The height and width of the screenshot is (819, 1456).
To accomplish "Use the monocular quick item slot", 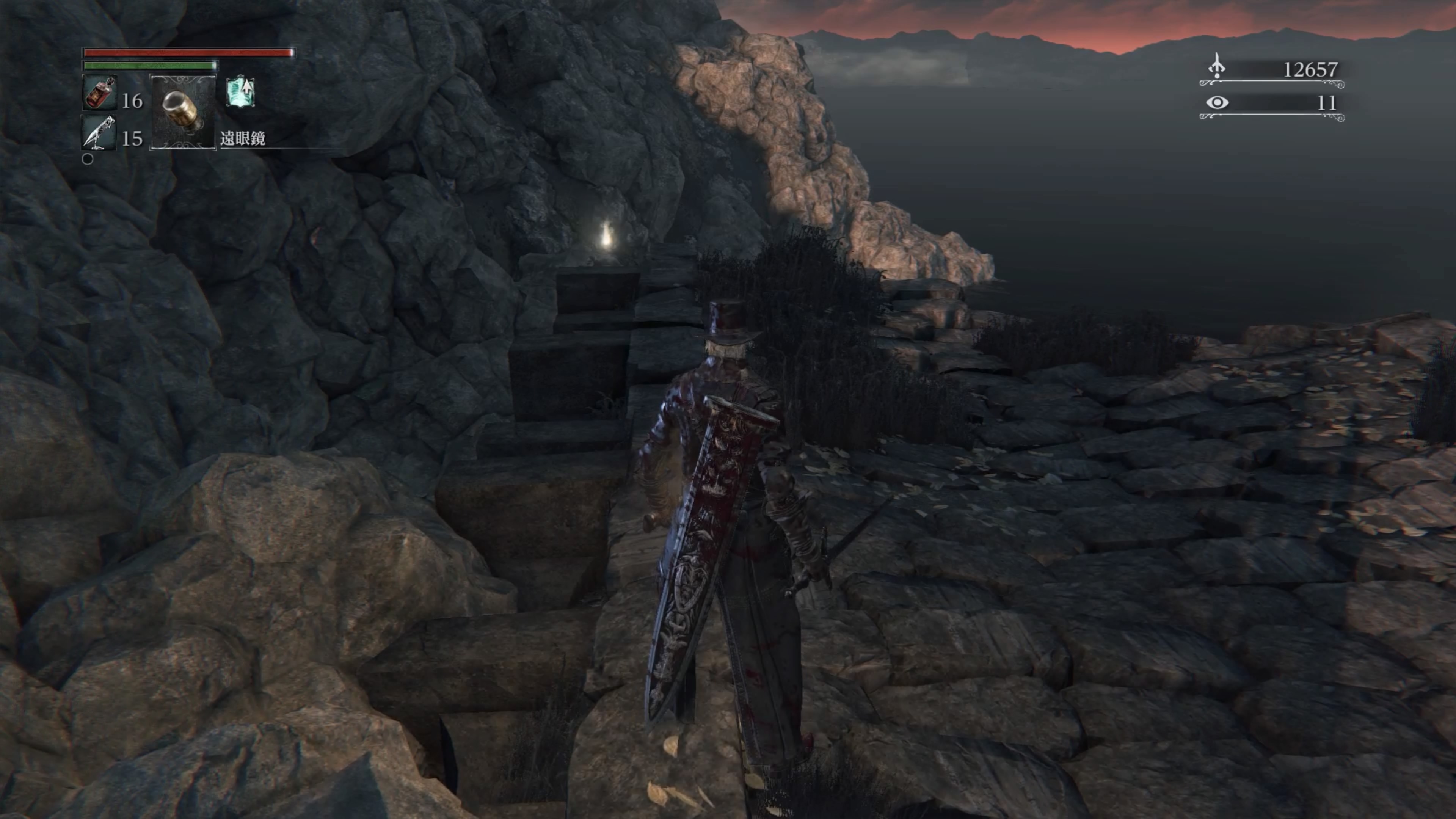I will 182,112.
